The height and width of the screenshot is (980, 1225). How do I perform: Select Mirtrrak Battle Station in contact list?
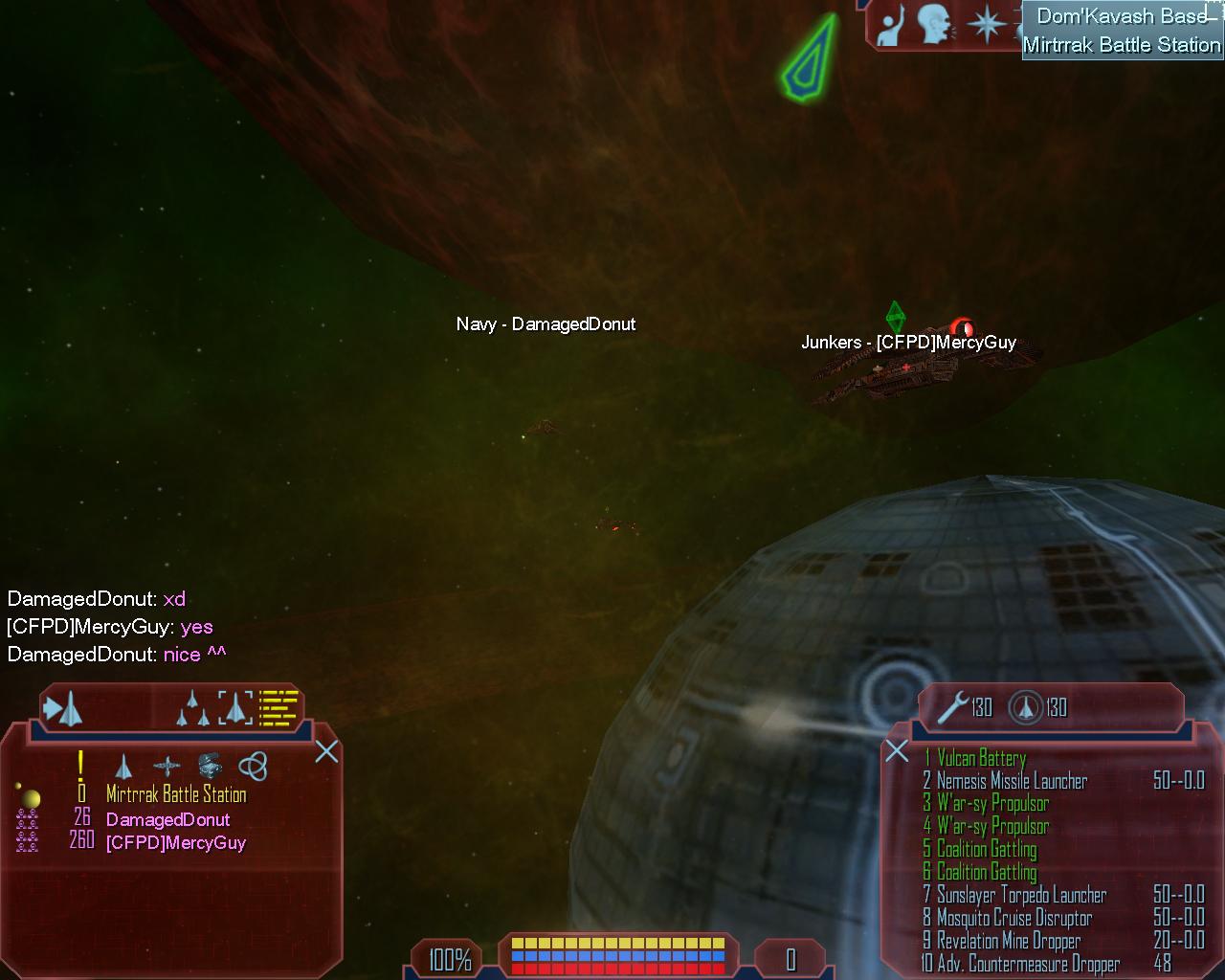[x=176, y=794]
